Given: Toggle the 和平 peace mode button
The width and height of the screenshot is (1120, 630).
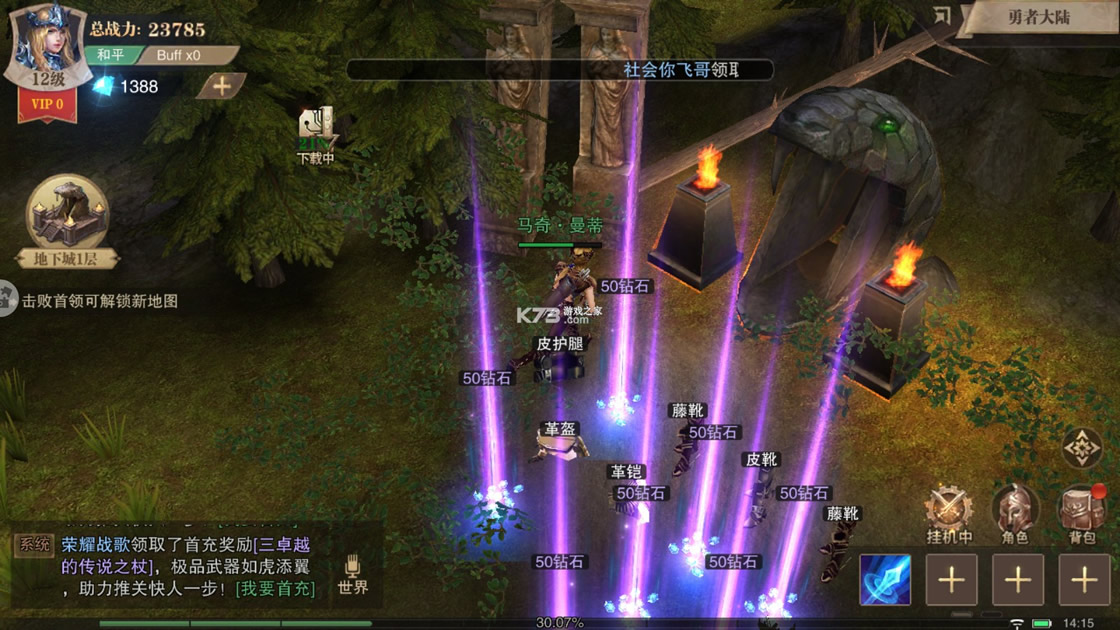Looking at the screenshot, I should pyautogui.click(x=109, y=55).
